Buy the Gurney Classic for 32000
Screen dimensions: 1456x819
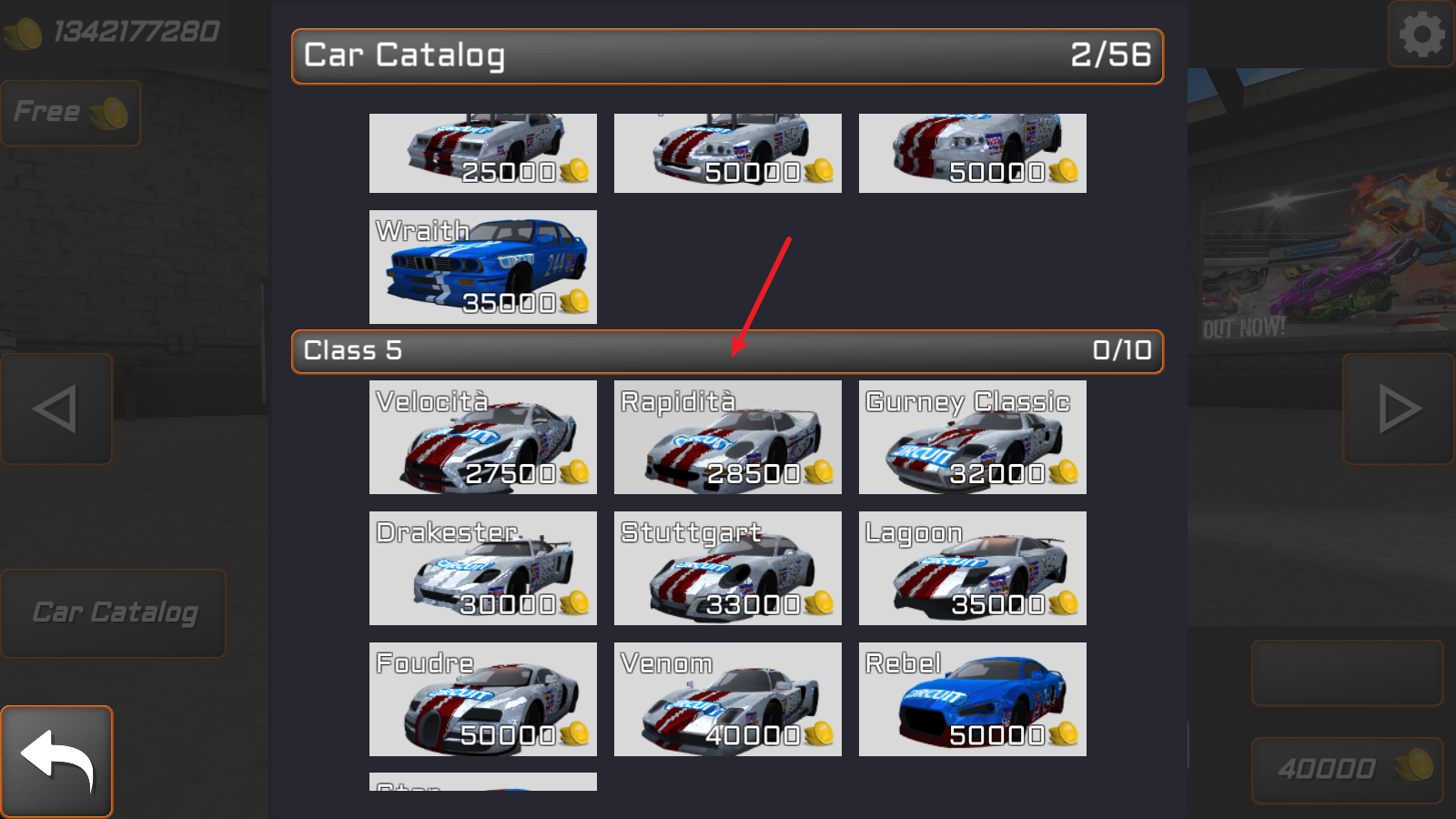coord(972,438)
